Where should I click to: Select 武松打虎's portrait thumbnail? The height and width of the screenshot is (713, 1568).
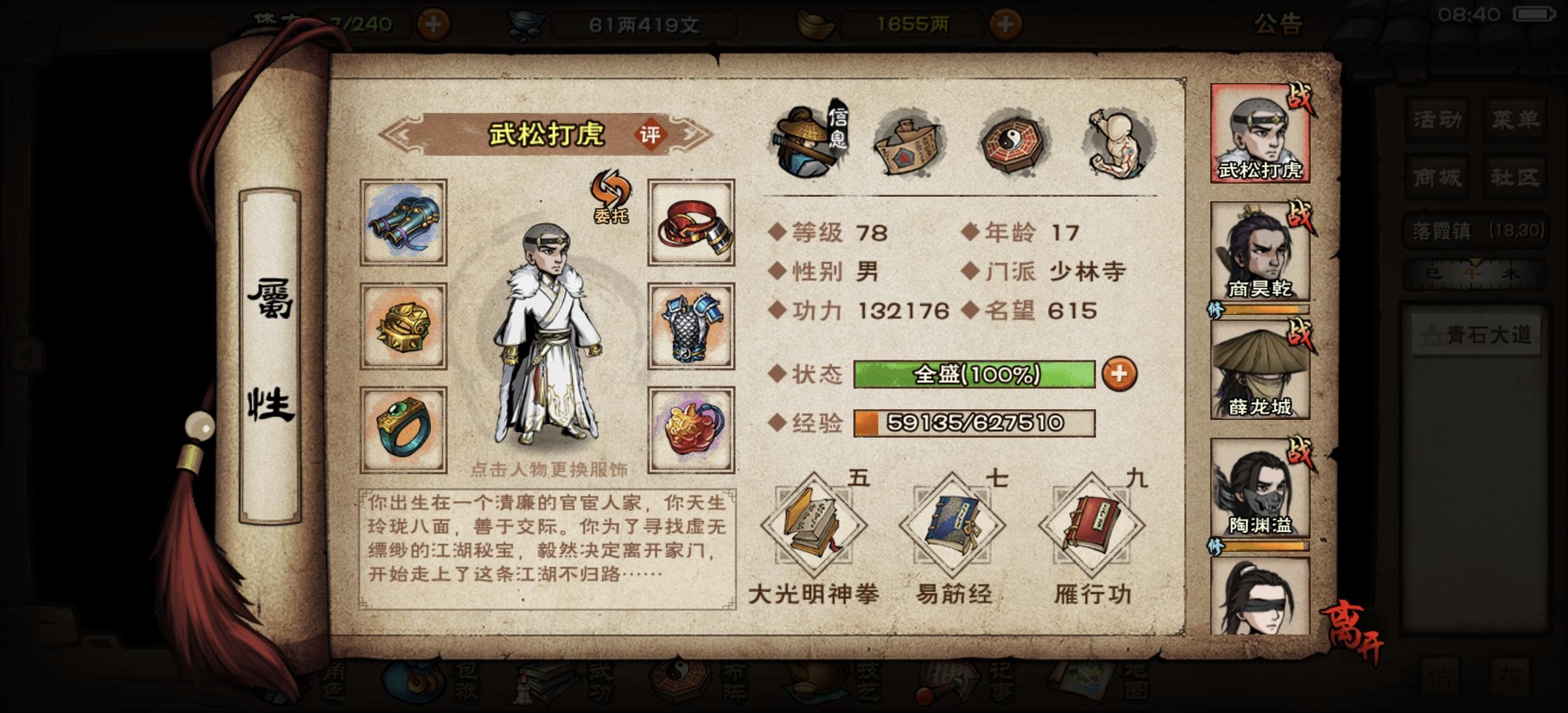[1258, 132]
